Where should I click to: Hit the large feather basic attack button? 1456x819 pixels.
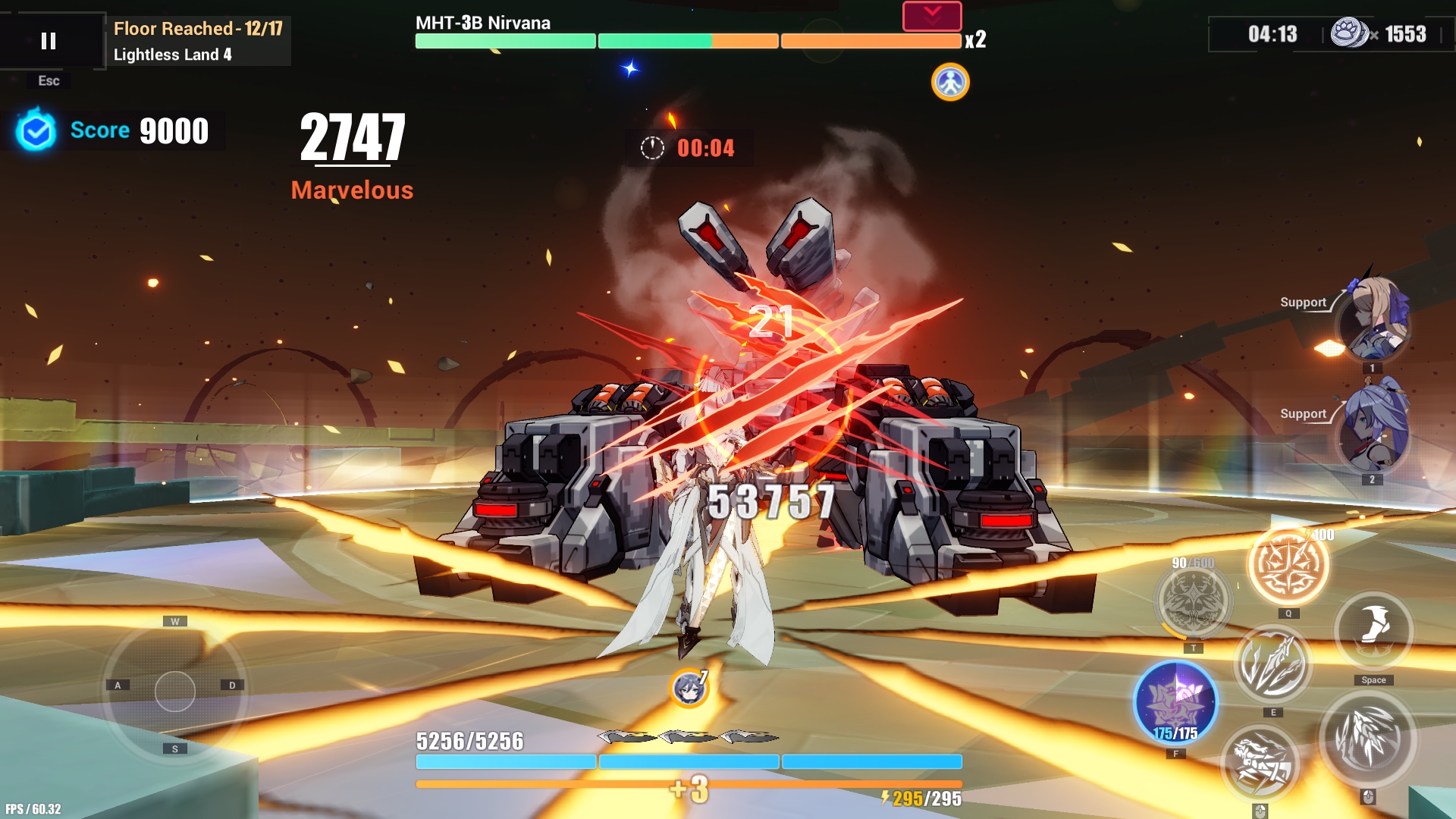[x=1368, y=739]
